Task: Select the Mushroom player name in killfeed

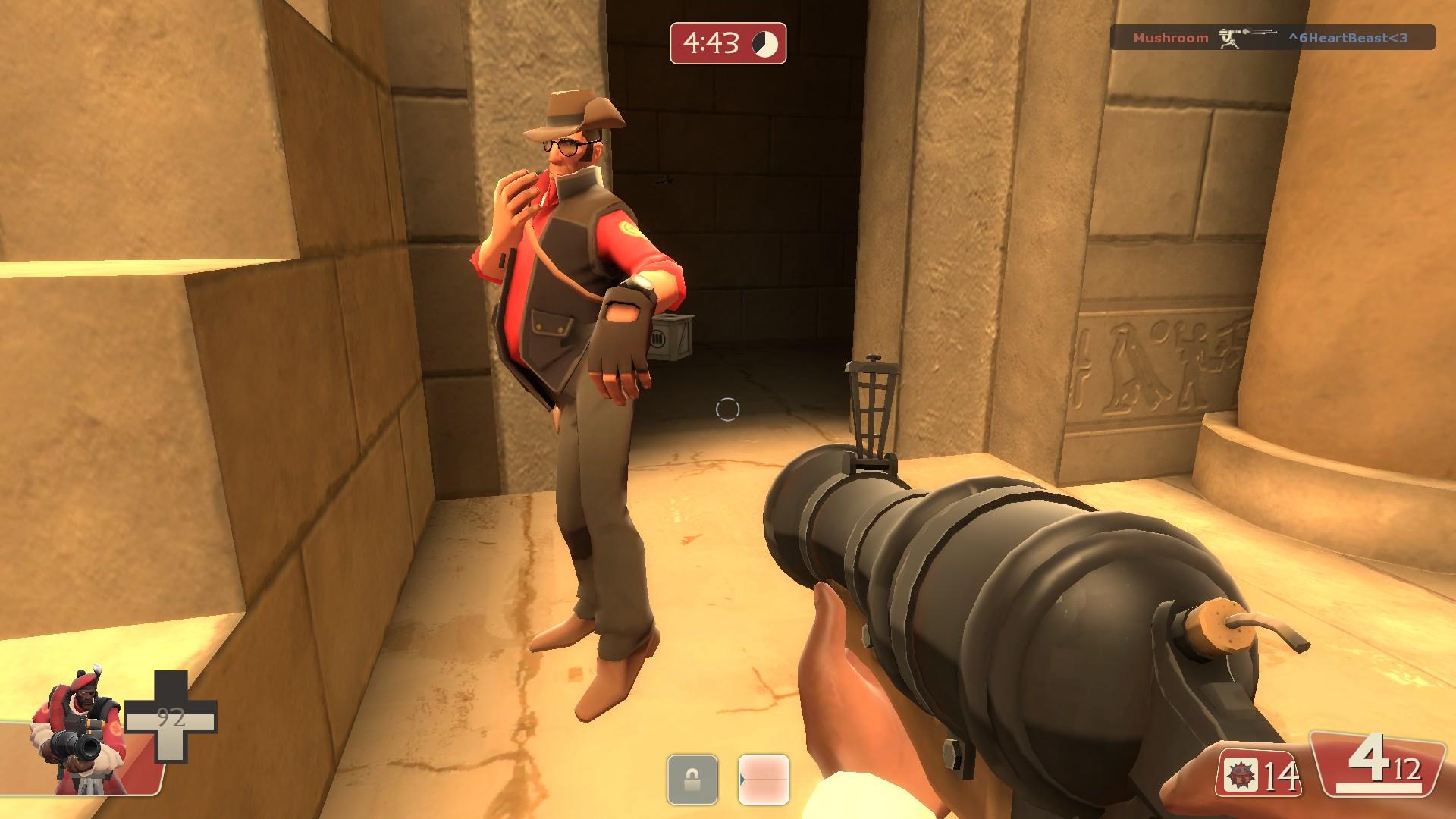Action: 1171,38
